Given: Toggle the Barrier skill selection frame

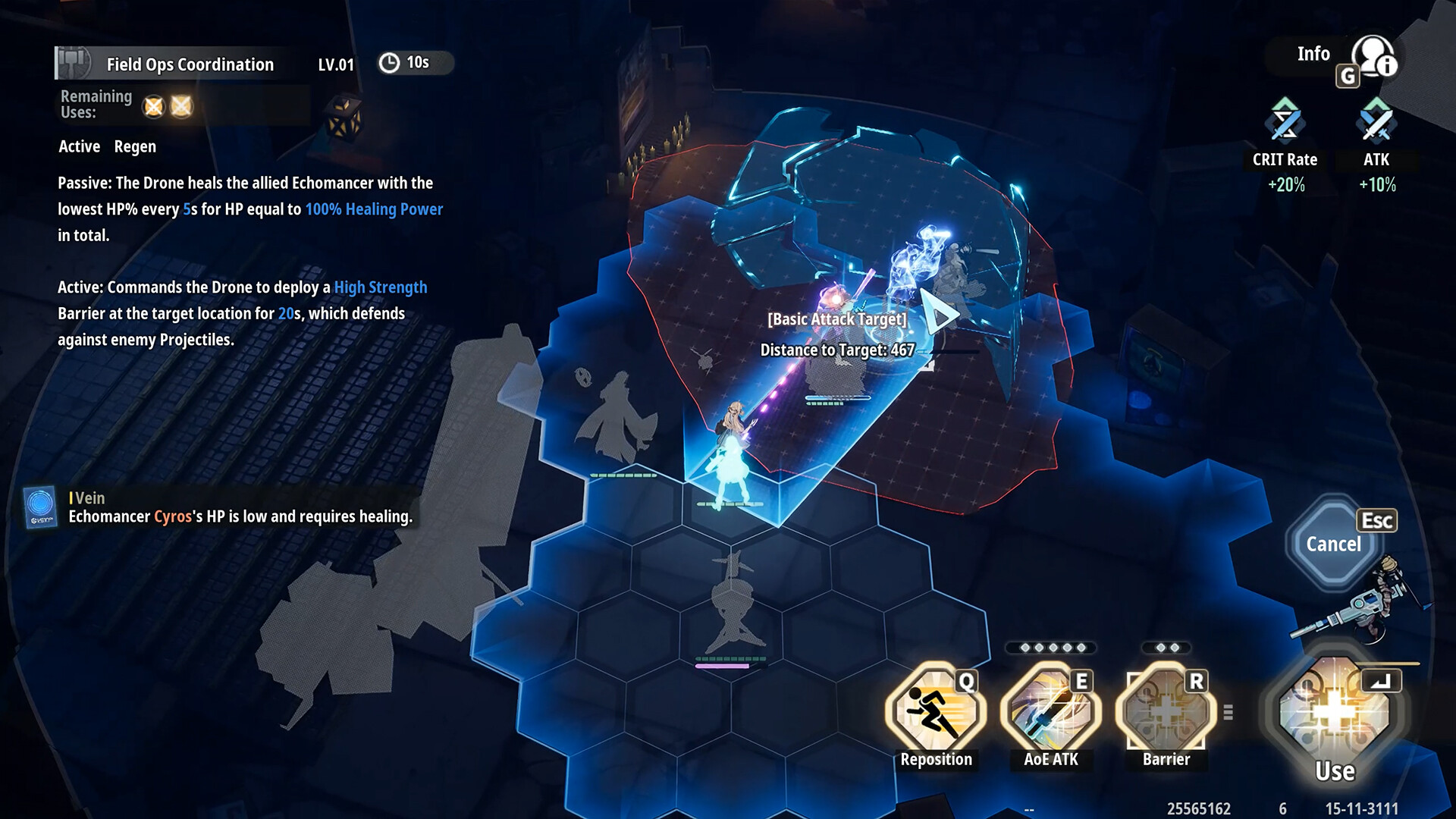Looking at the screenshot, I should (1165, 711).
